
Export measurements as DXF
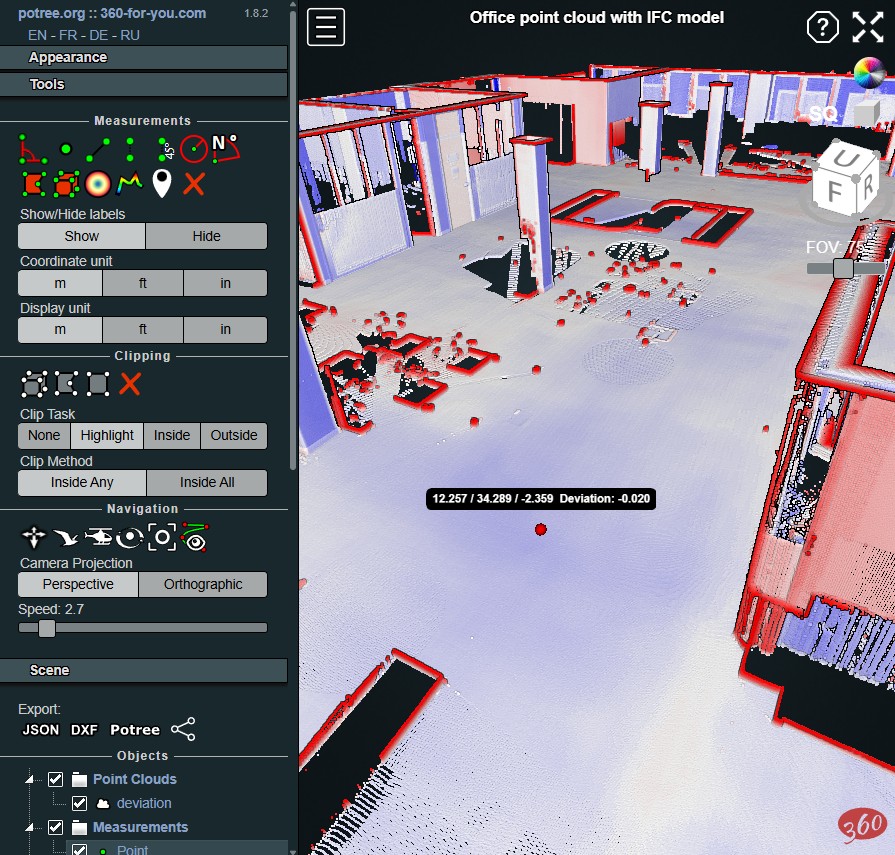84,730
